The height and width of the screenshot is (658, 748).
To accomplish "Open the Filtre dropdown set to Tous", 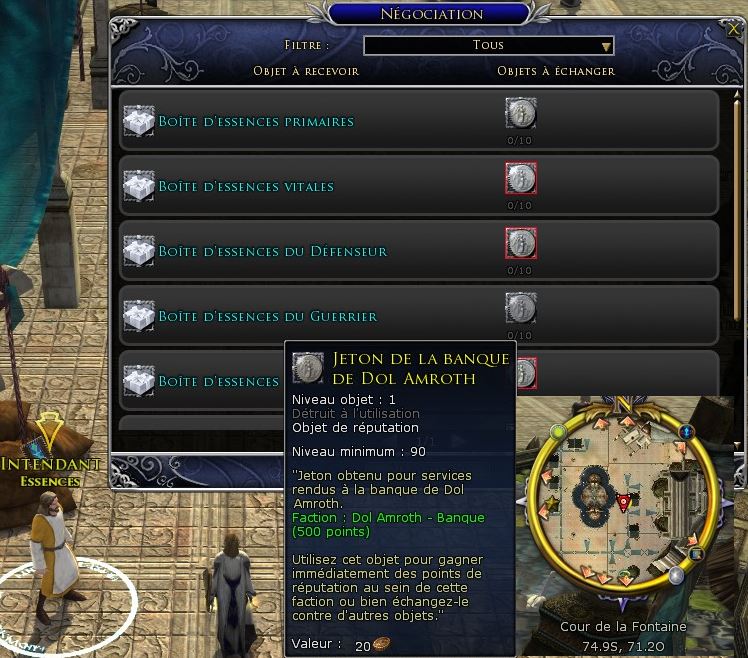I will coord(488,45).
